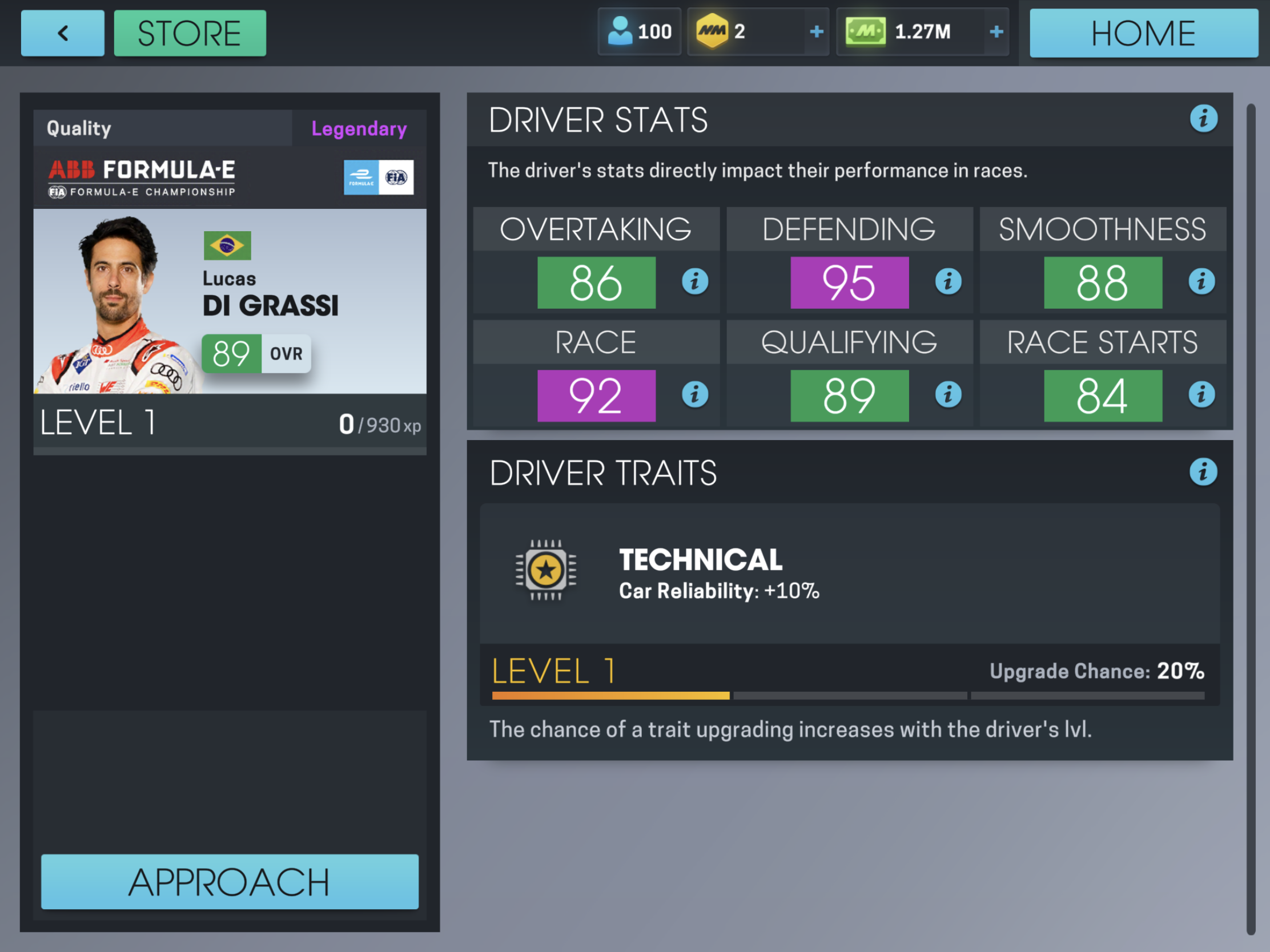1270x952 pixels.
Task: View info for the Defending stat
Action: click(948, 281)
